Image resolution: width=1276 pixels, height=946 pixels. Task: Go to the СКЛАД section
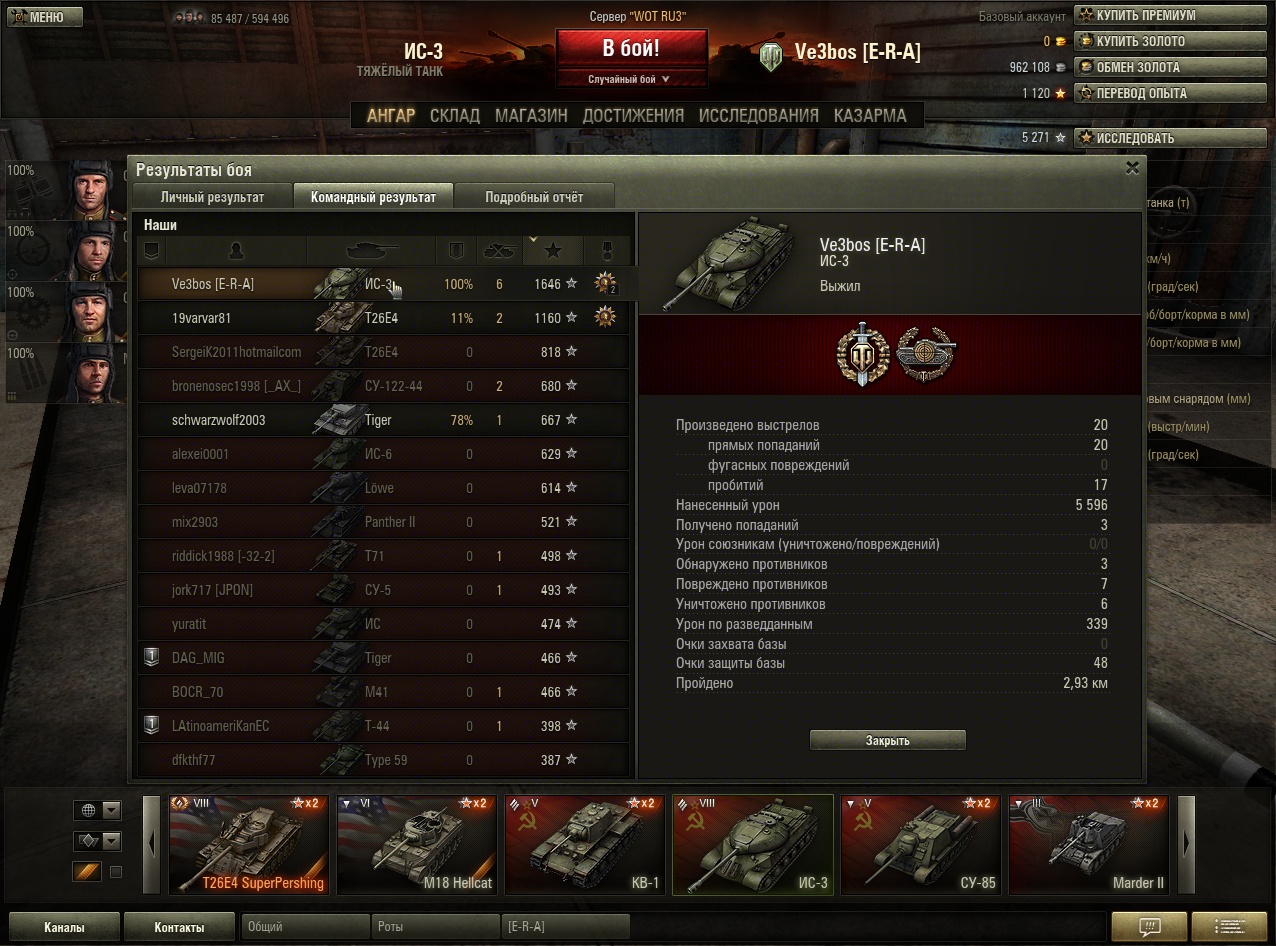(x=455, y=116)
